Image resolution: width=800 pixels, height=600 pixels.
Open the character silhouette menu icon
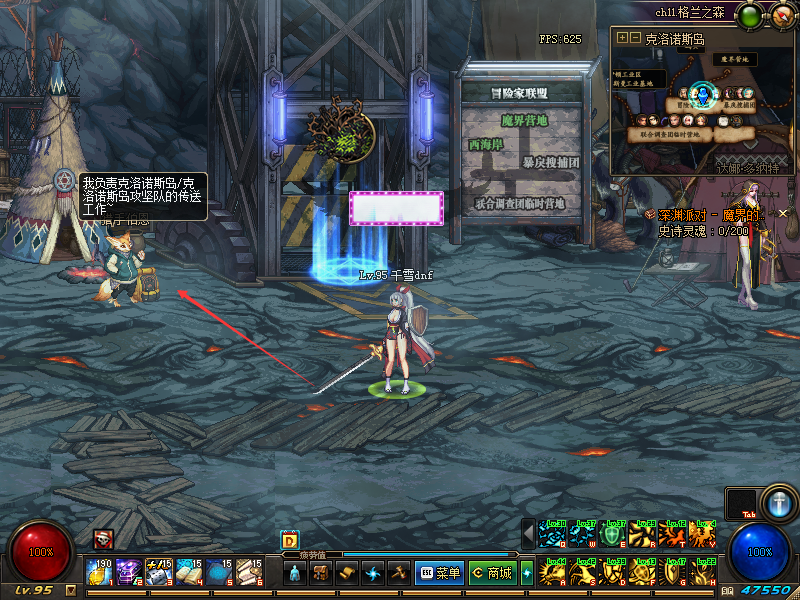296,573
